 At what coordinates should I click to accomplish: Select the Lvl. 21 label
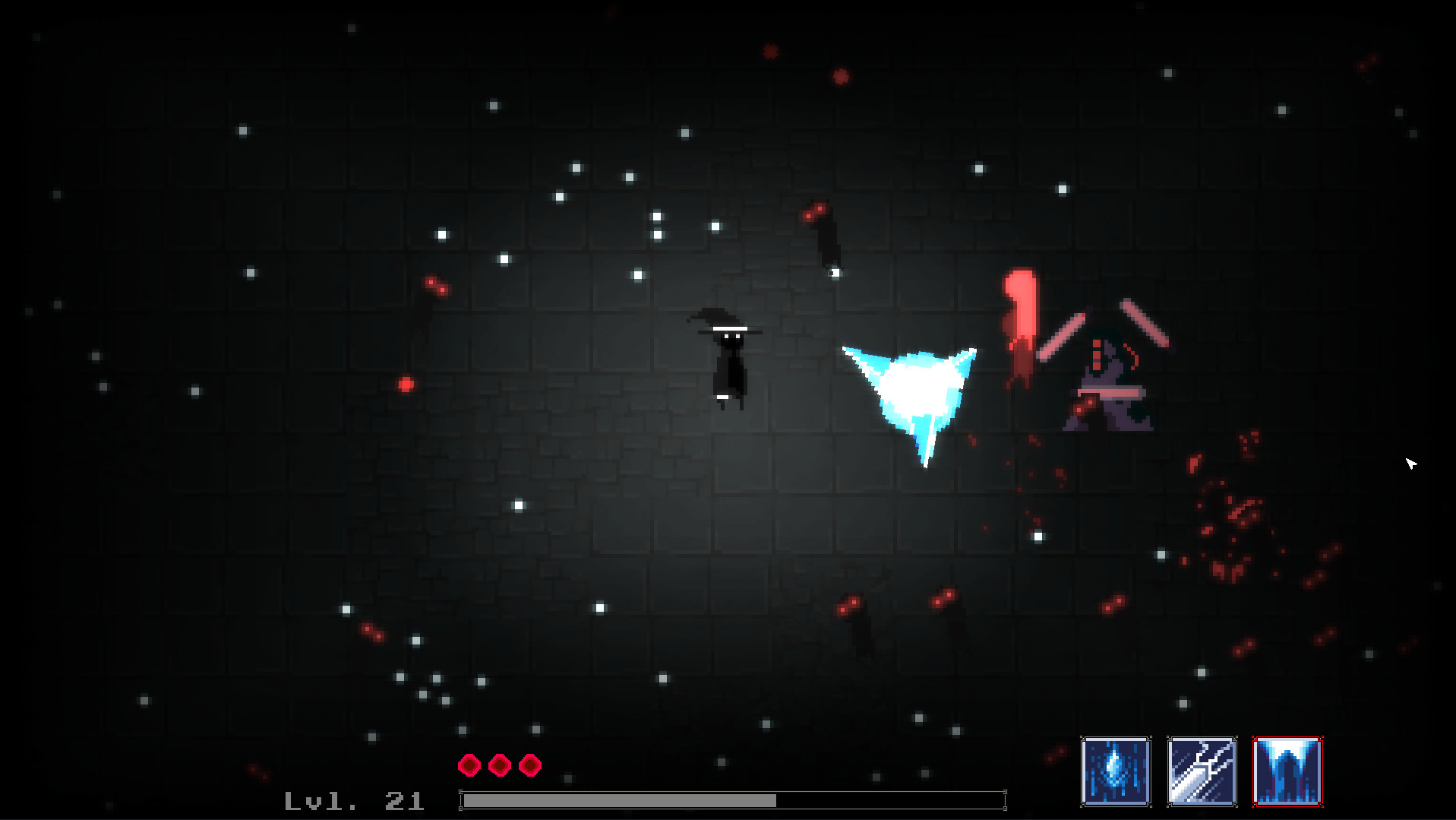[354, 799]
